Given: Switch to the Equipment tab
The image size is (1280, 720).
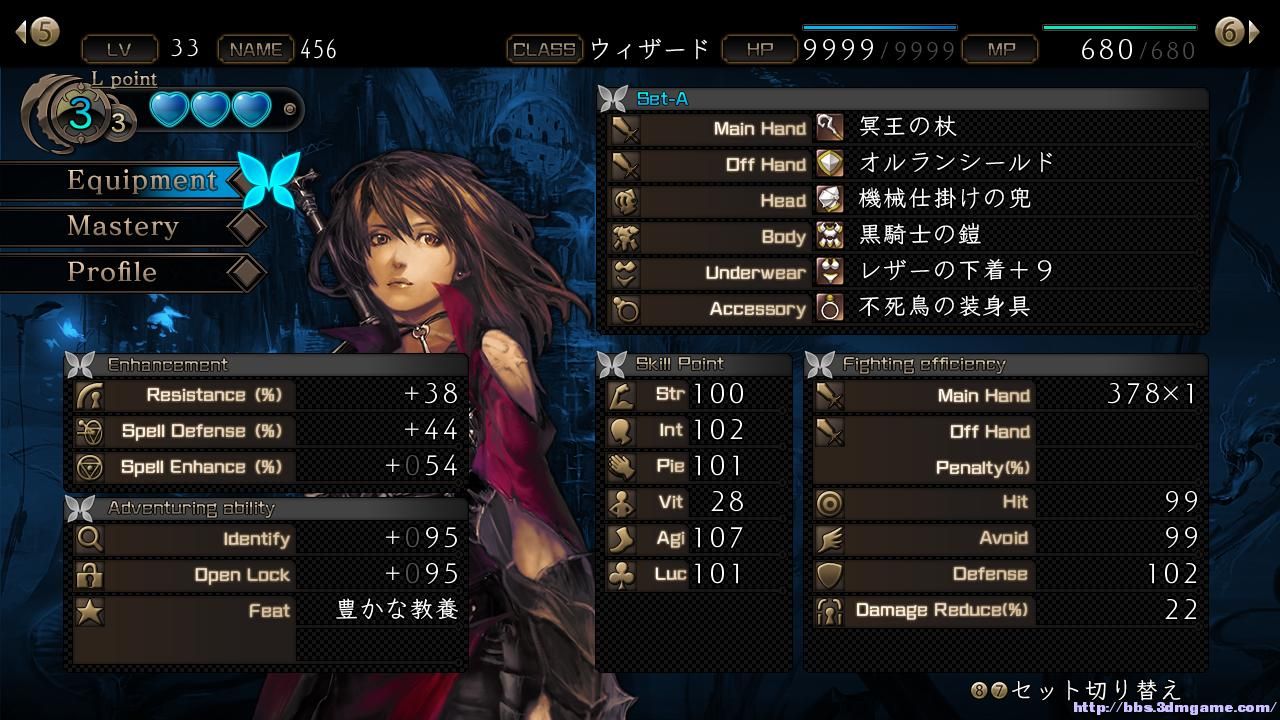Looking at the screenshot, I should (141, 181).
